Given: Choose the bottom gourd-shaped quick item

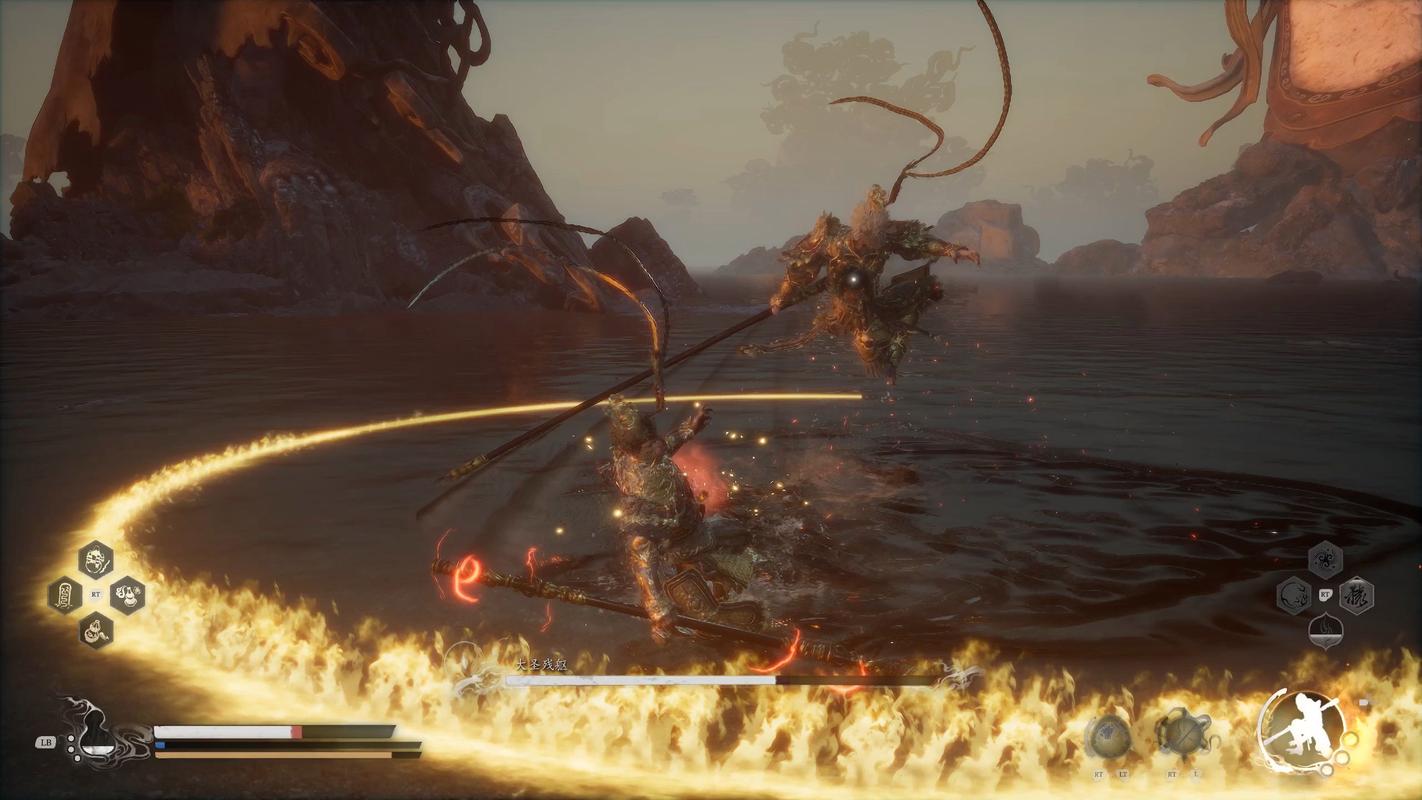Looking at the screenshot, I should tap(96, 630).
